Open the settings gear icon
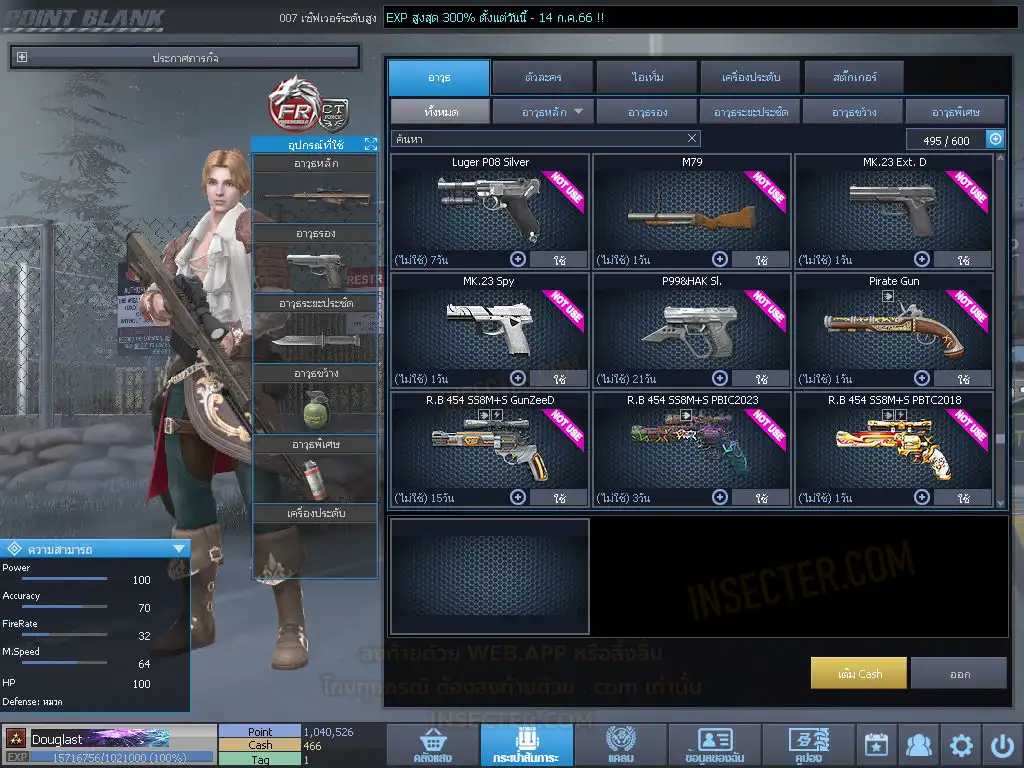This screenshot has width=1024, height=768. [x=961, y=745]
